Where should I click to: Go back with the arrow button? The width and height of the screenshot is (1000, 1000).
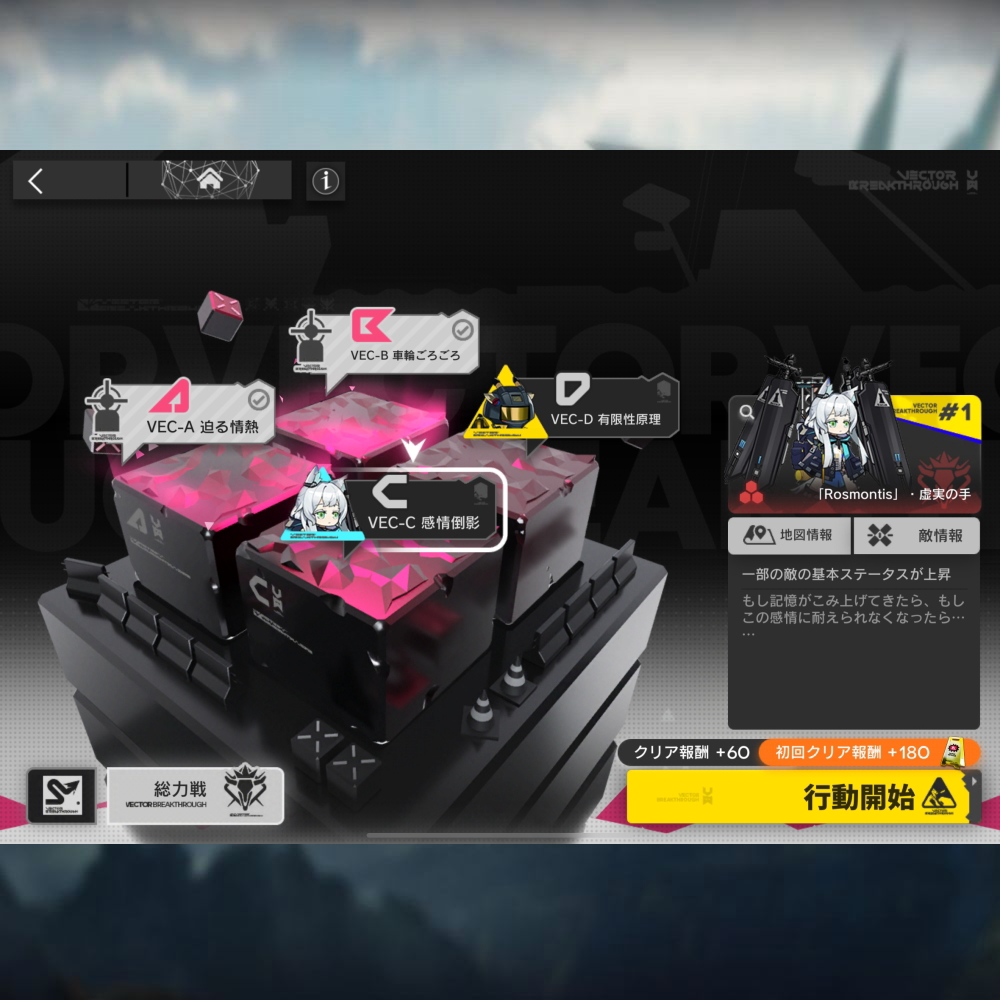tap(37, 181)
